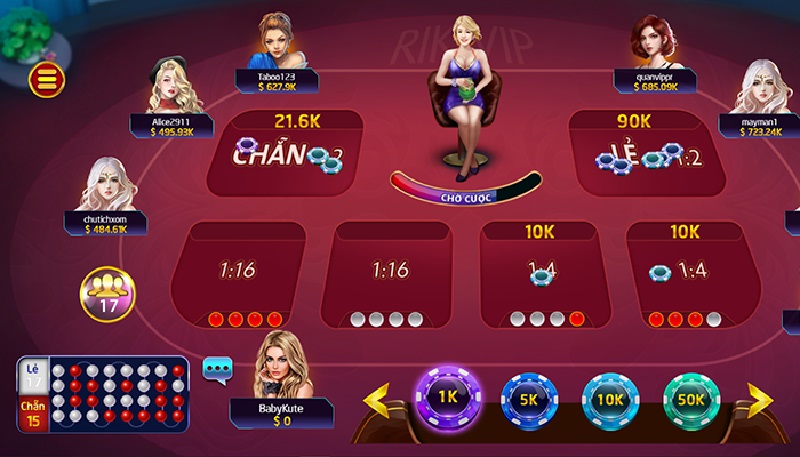Open the Lẻ/Chẵn results history board

[x=102, y=397]
